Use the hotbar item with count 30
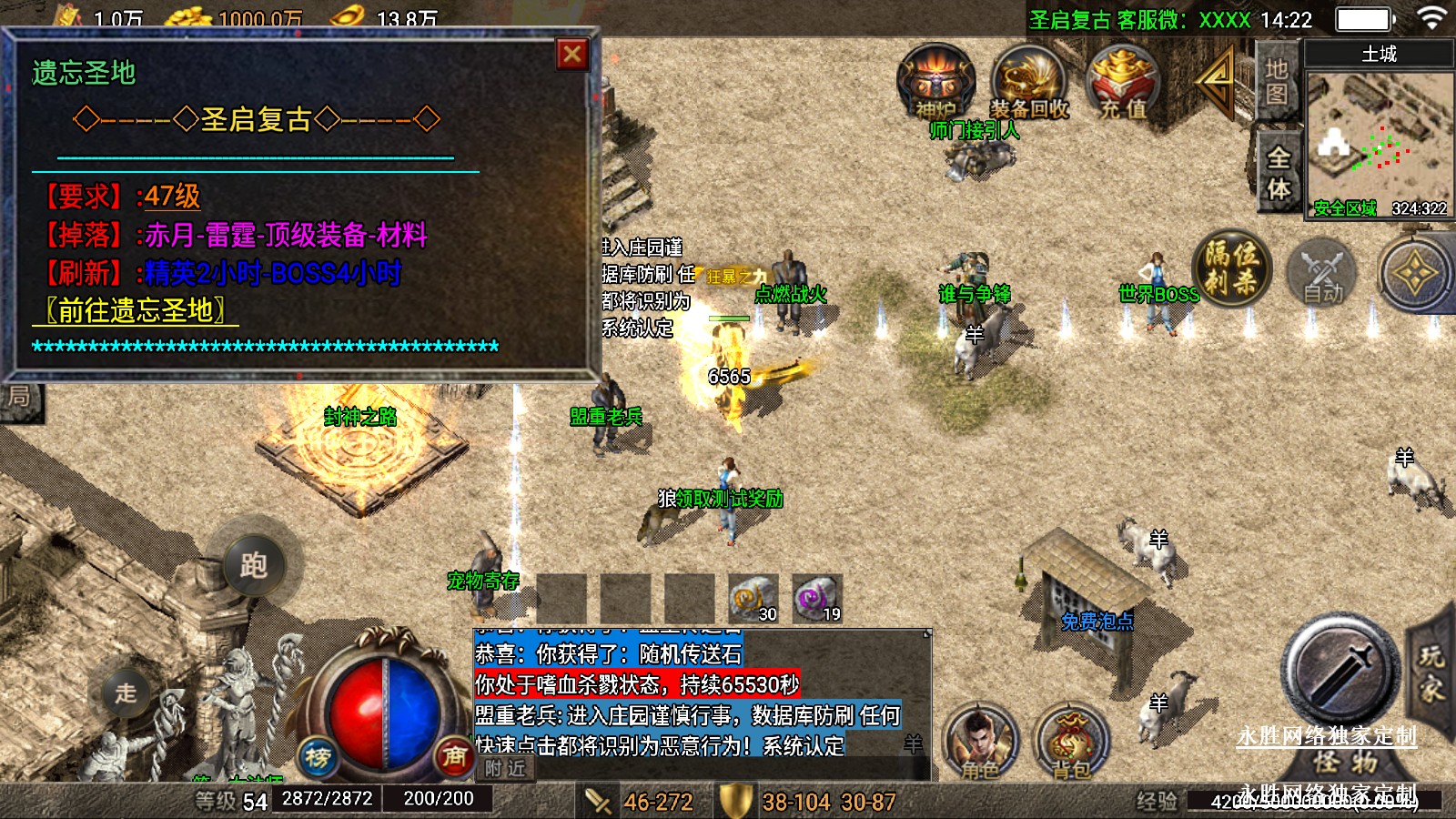1456x819 pixels. pos(753,598)
